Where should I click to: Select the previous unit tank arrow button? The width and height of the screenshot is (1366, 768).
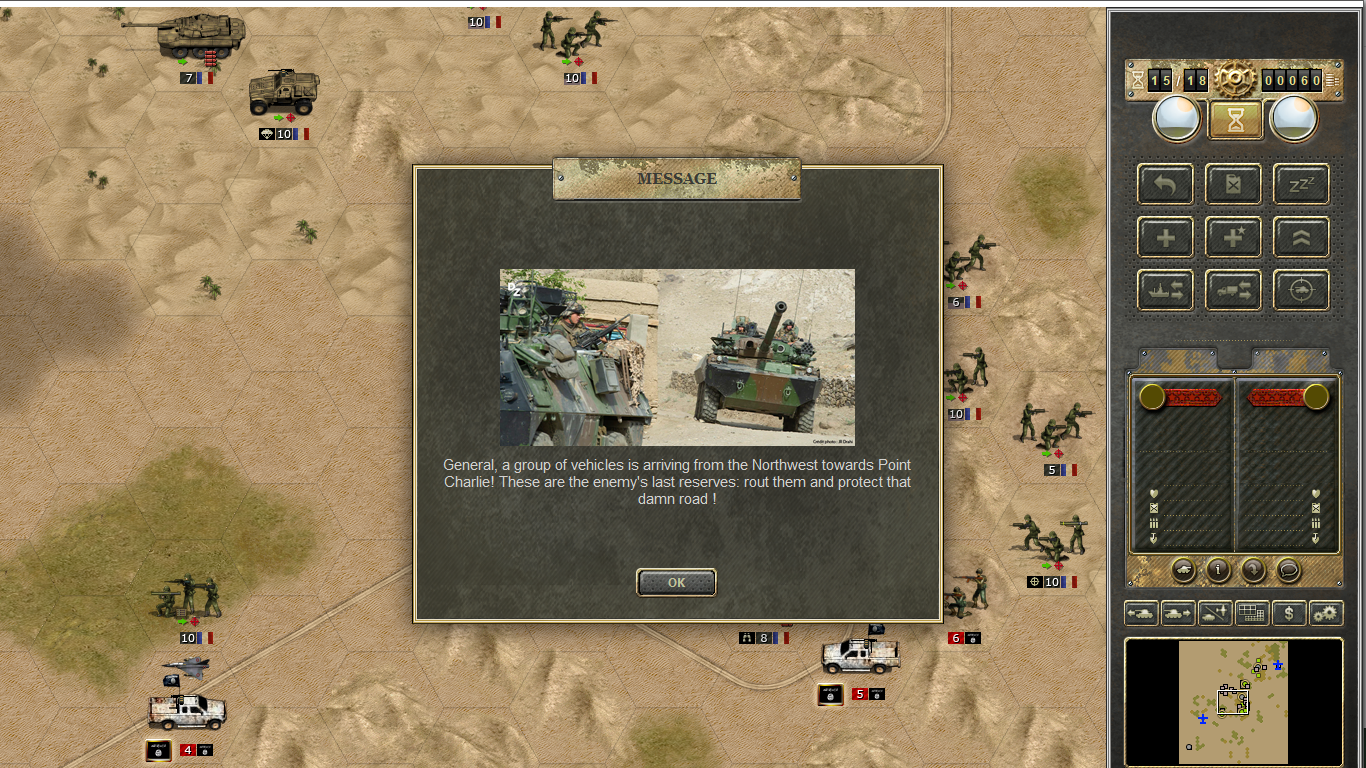1142,613
